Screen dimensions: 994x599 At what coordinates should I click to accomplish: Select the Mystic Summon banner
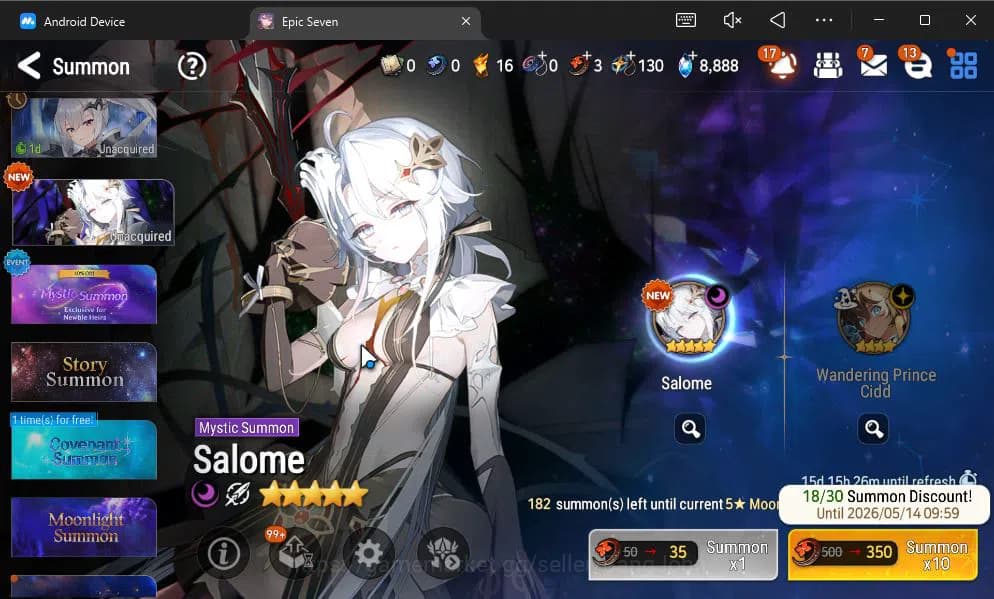coord(84,294)
